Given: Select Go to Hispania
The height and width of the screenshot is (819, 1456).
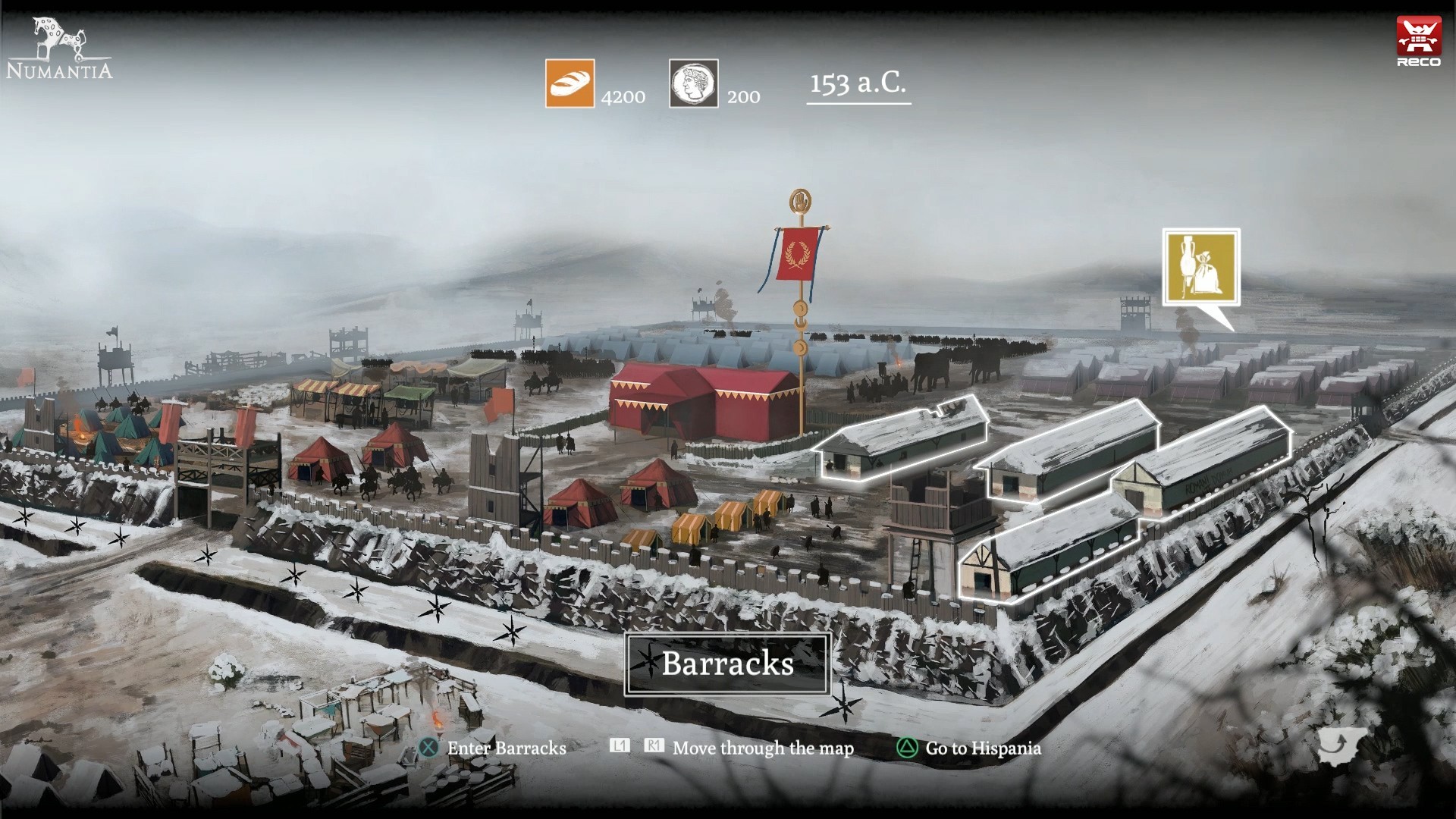Looking at the screenshot, I should (x=982, y=748).
